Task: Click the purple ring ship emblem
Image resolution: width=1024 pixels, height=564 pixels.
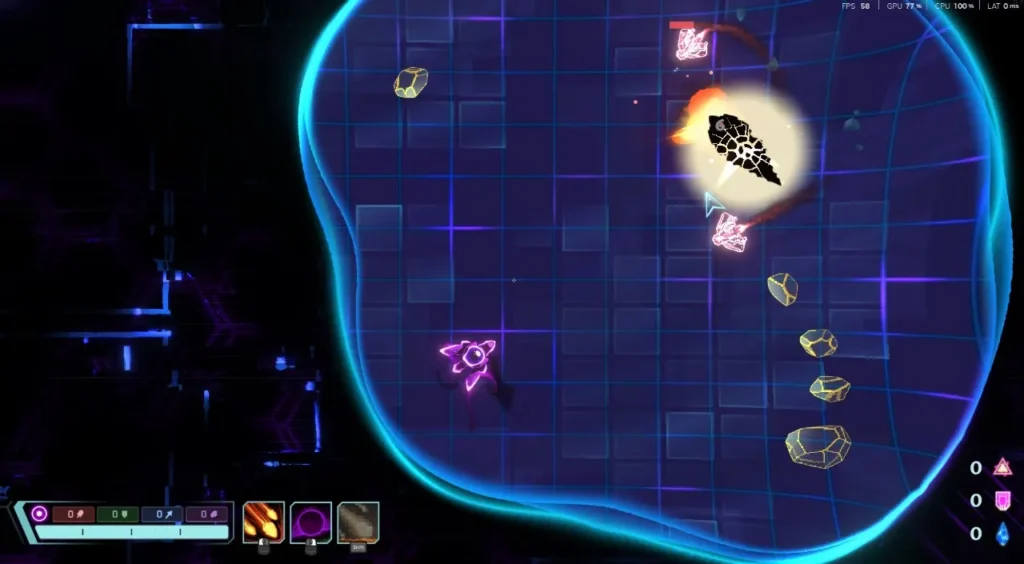Action: pos(39,514)
